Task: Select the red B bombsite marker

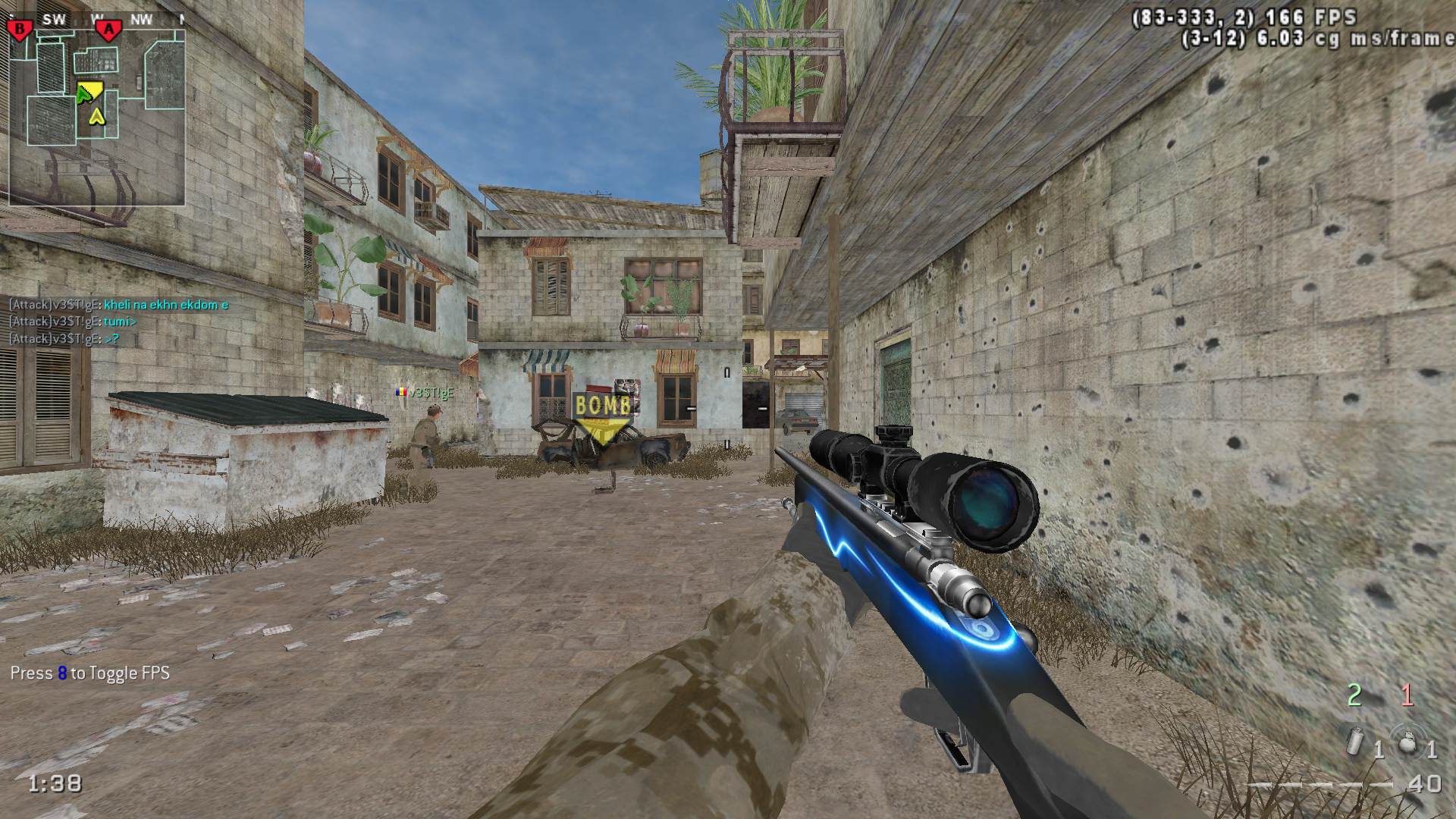Action: (20, 29)
